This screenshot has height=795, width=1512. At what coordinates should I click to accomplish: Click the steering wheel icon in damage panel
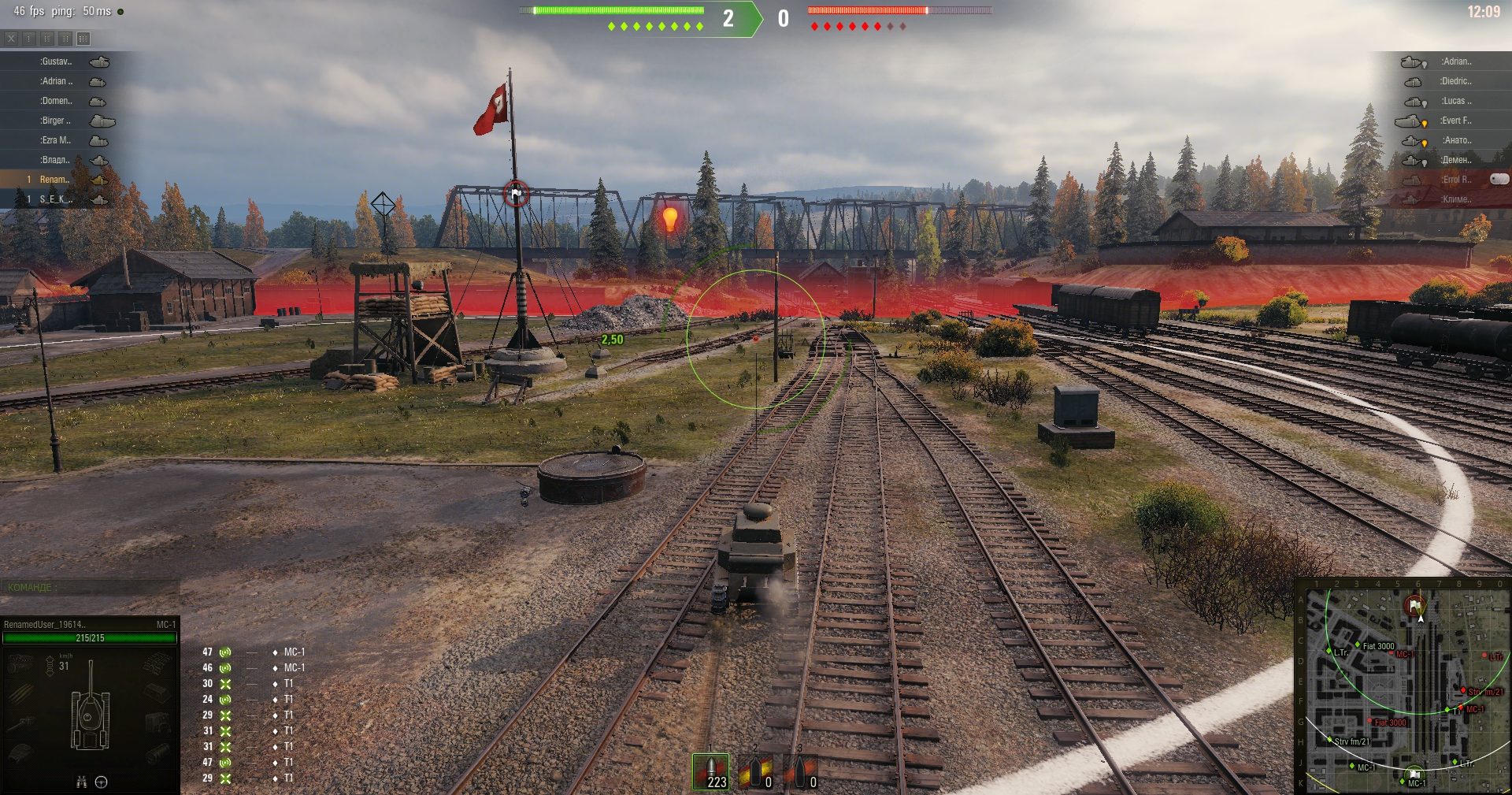pyautogui.click(x=102, y=782)
